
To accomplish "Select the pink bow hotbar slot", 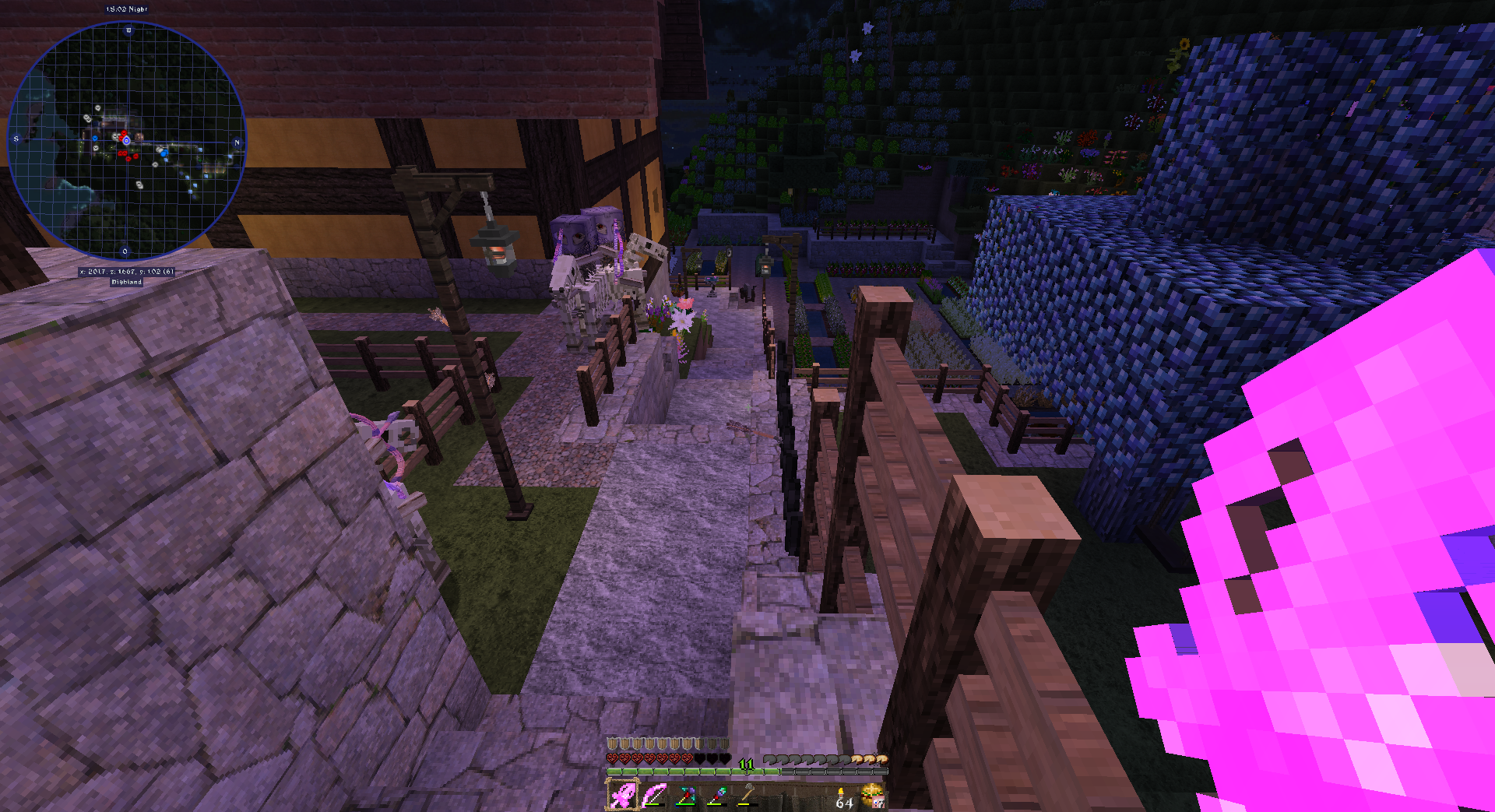I will click(654, 796).
